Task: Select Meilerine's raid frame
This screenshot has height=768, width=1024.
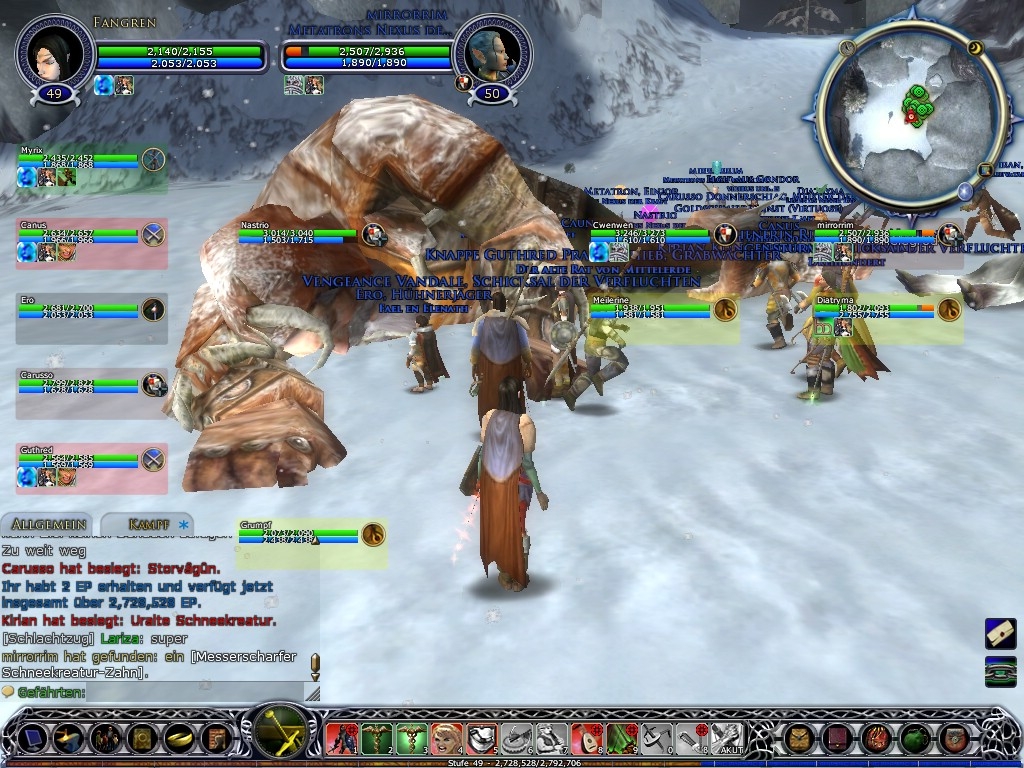Action: (650, 310)
